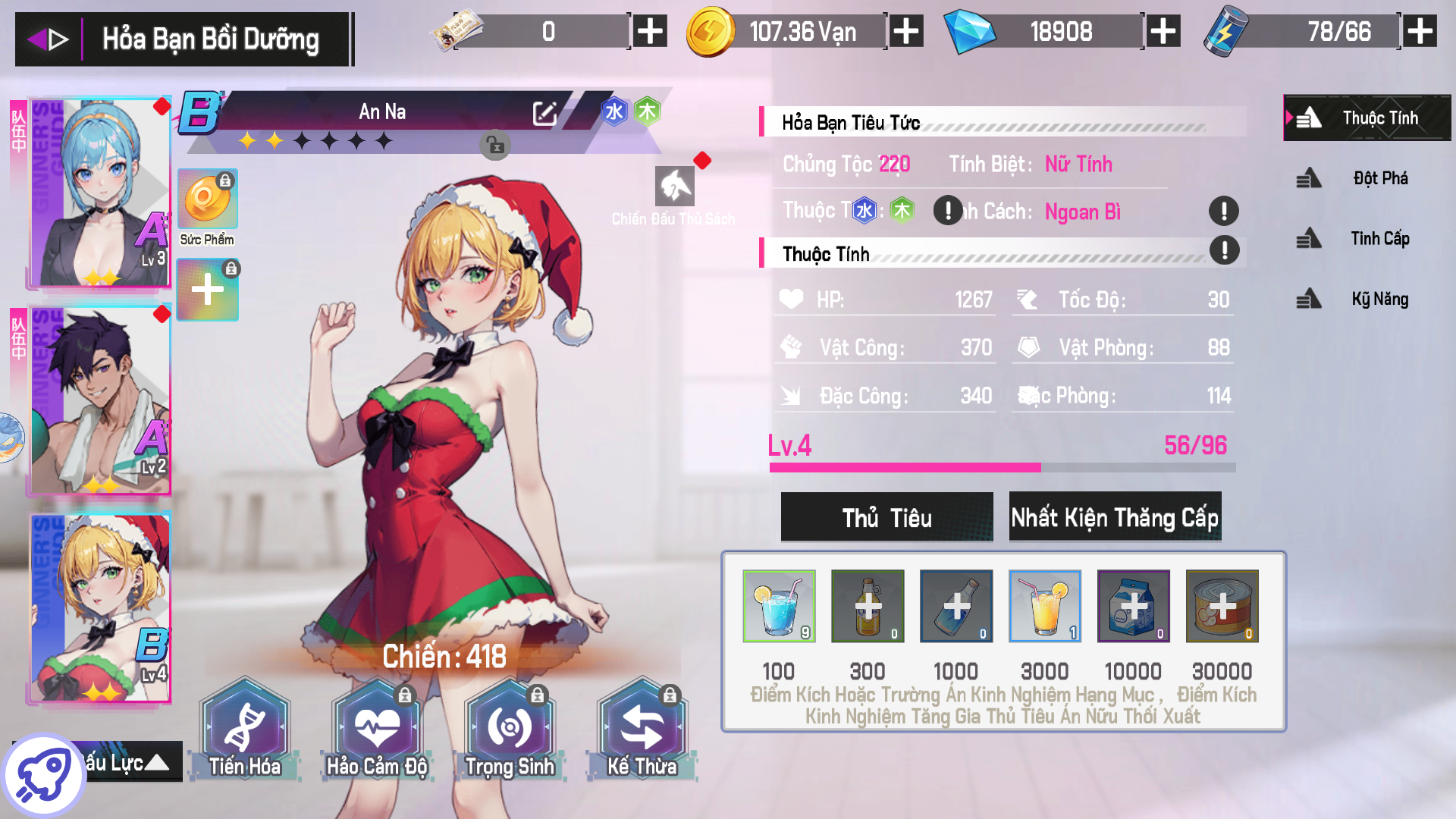This screenshot has height=819, width=1456.
Task: Click the Thủ Tiêu button
Action: (x=886, y=516)
